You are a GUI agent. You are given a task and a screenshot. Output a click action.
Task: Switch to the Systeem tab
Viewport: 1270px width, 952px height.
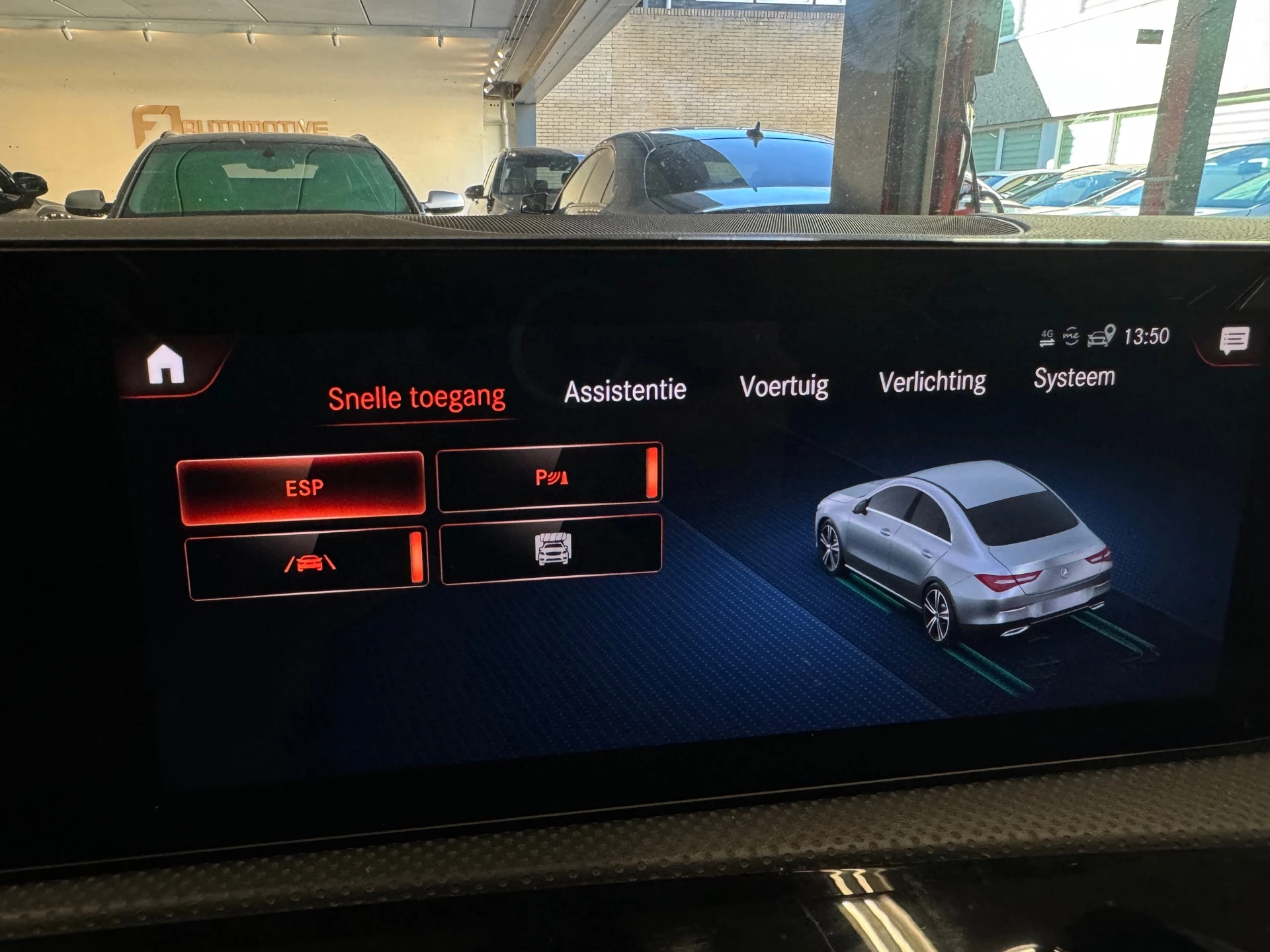coord(1076,377)
